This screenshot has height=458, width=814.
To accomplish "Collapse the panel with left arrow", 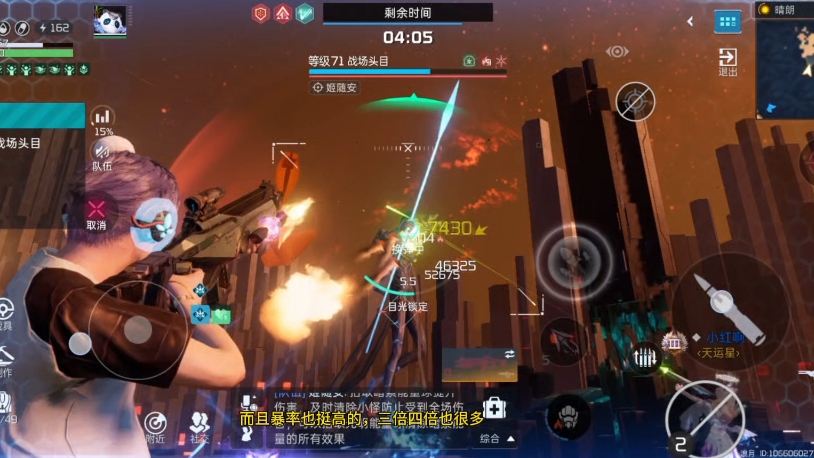I will pyautogui.click(x=690, y=21).
